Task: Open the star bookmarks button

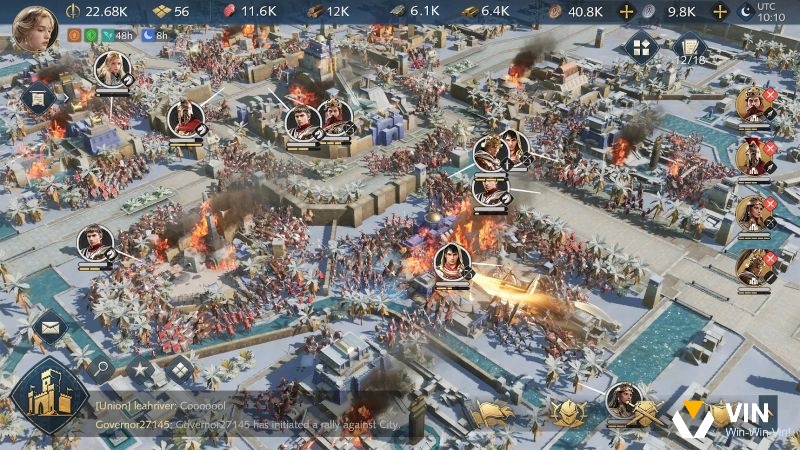Action: click(x=139, y=372)
